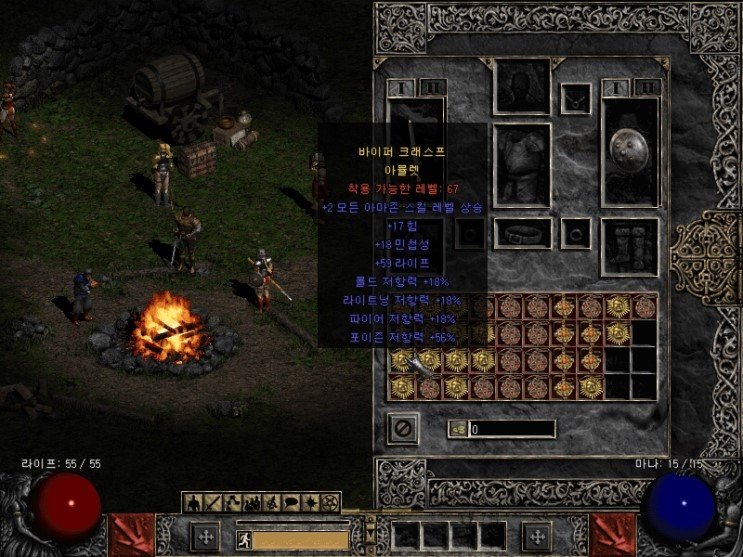Select the boots equipment slot
The height and width of the screenshot is (557, 743).
630,246
